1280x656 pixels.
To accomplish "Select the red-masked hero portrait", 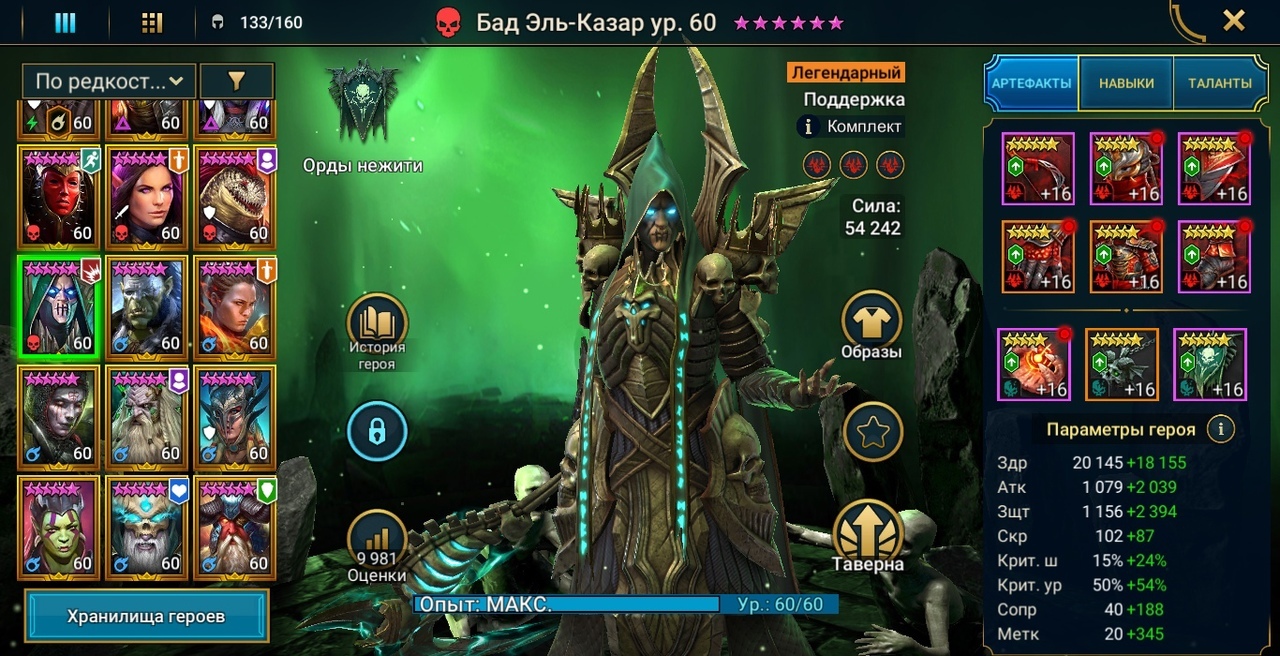I will tap(58, 197).
